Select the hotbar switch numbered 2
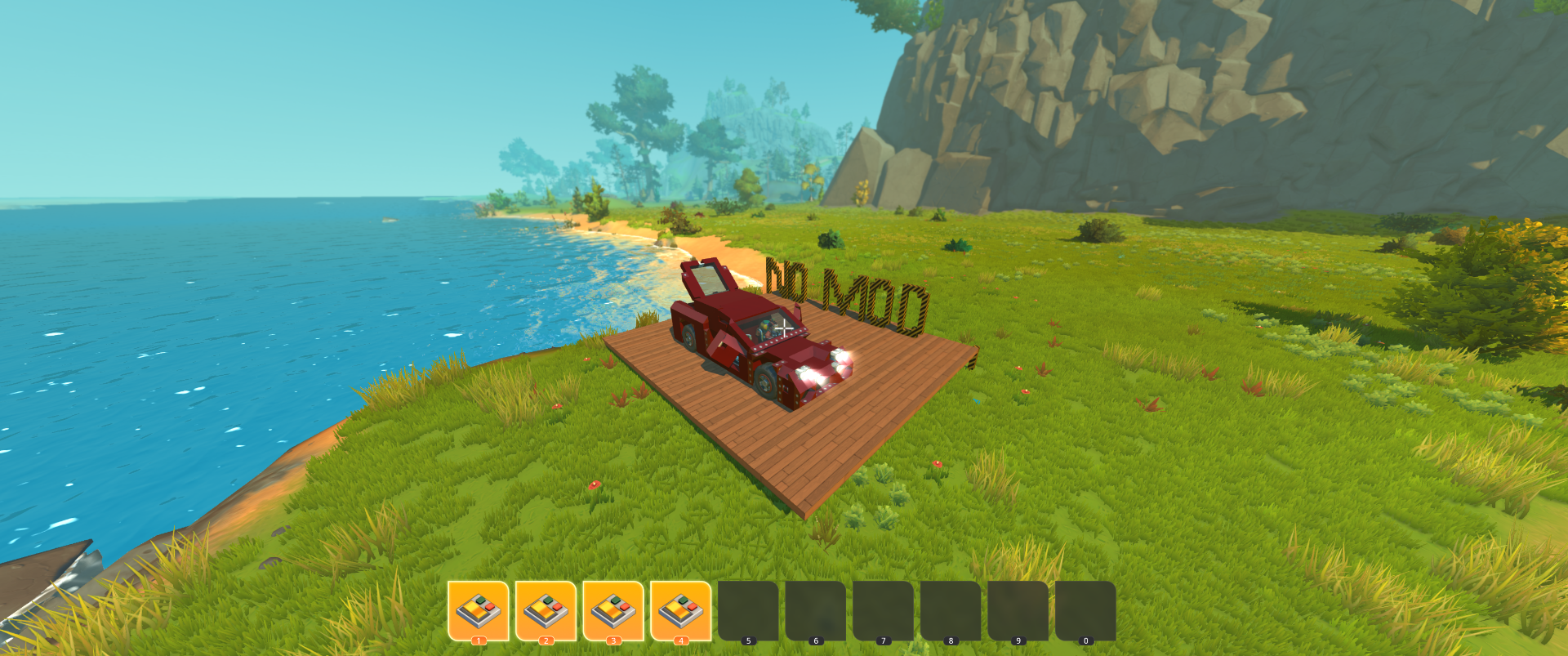 click(546, 610)
